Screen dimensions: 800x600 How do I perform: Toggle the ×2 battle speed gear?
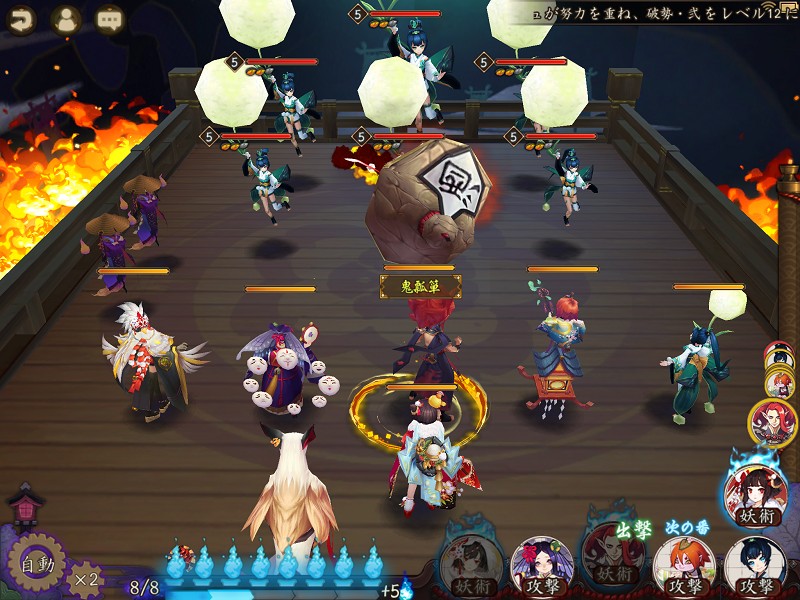click(86, 577)
